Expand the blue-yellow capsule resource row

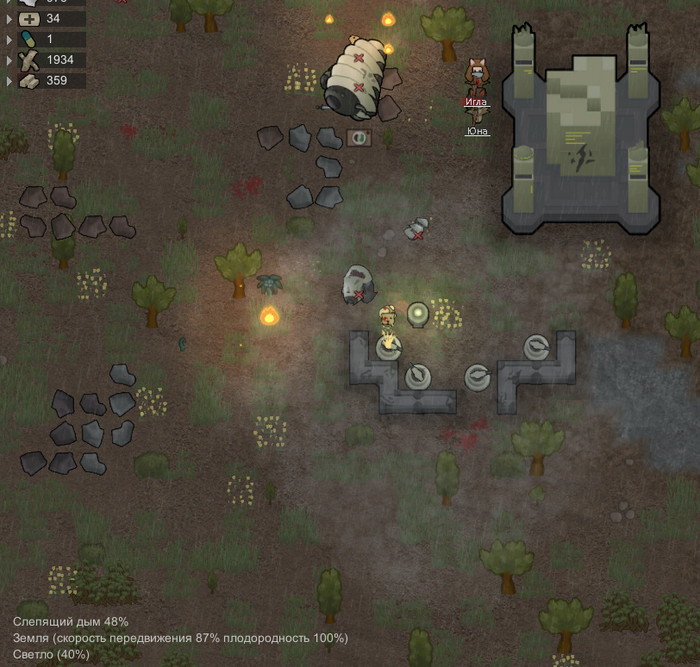pos(10,38)
